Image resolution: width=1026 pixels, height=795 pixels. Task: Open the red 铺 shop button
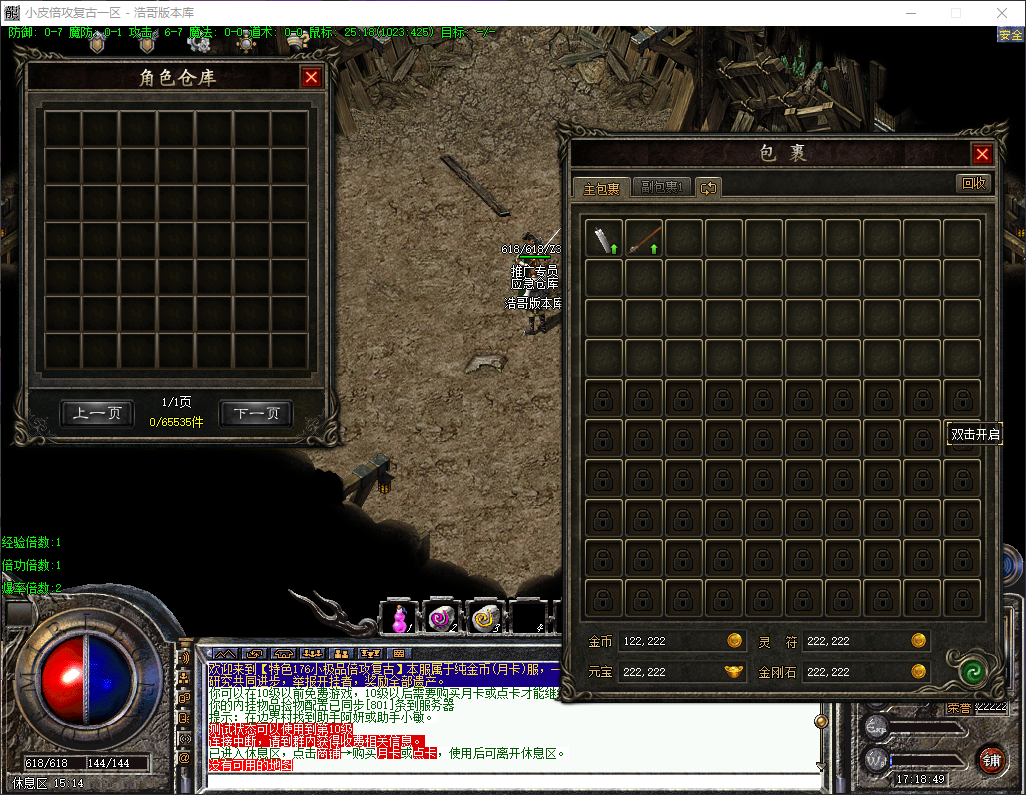click(991, 759)
